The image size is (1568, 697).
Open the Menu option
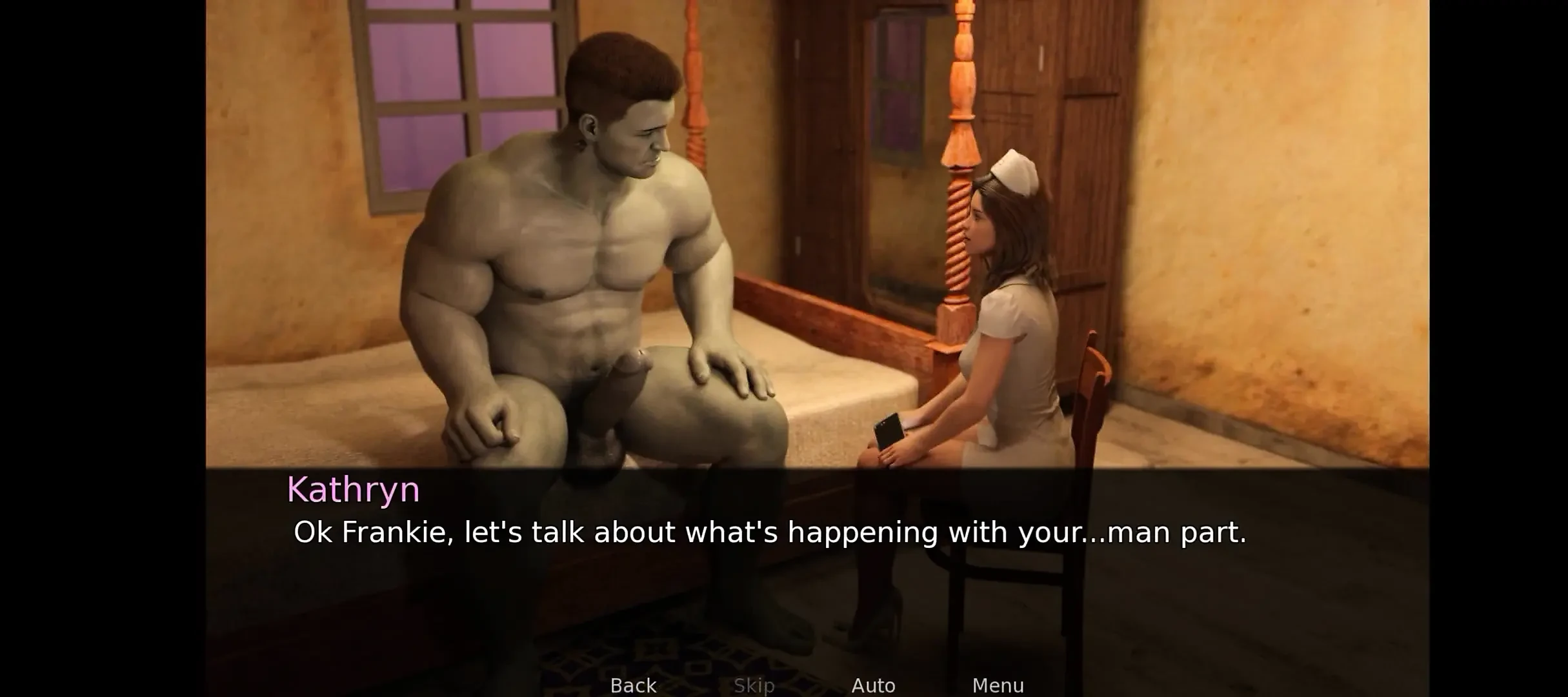pyautogui.click(x=998, y=685)
